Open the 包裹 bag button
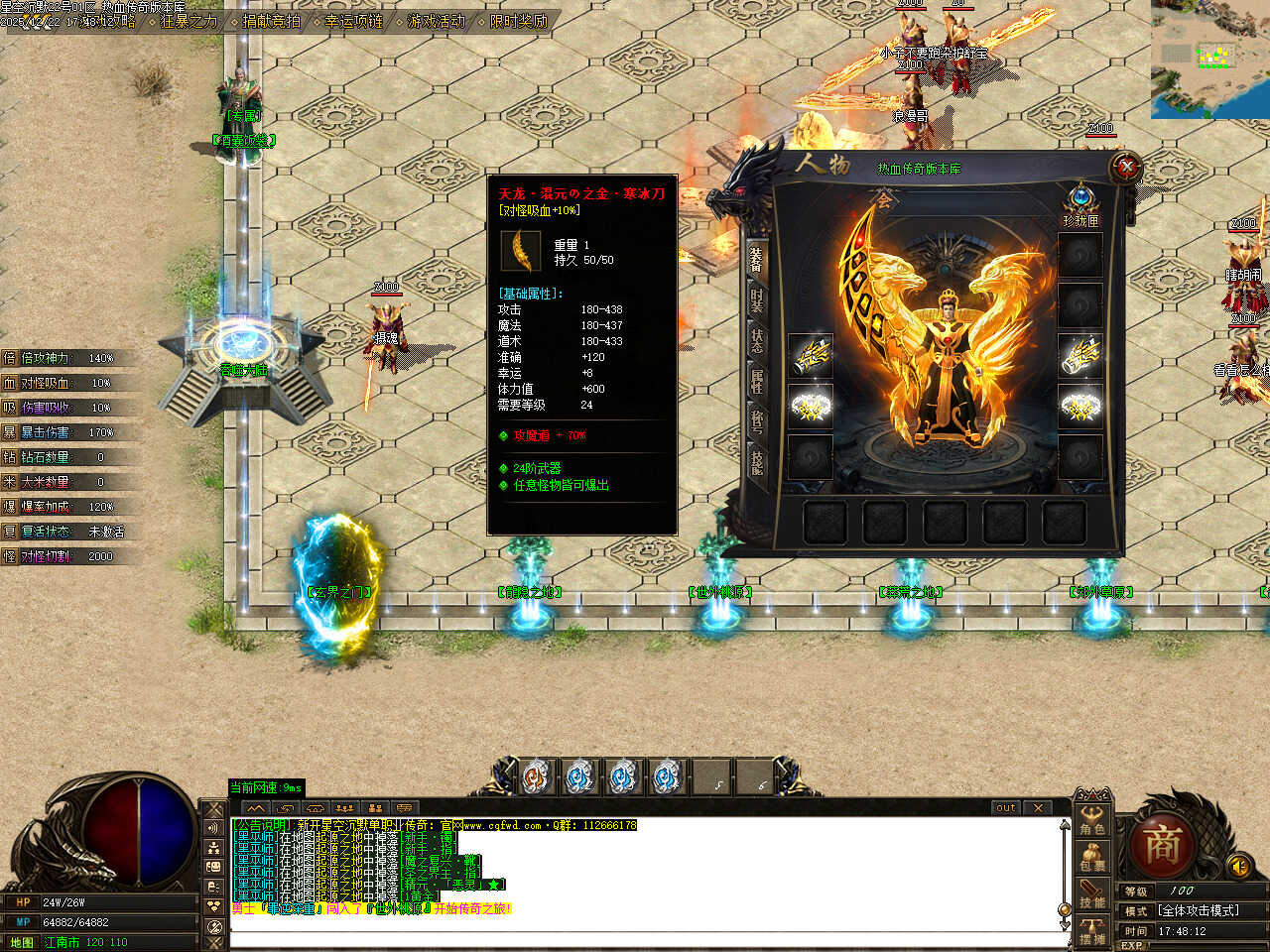Viewport: 1270px width, 952px height. pos(1092,857)
